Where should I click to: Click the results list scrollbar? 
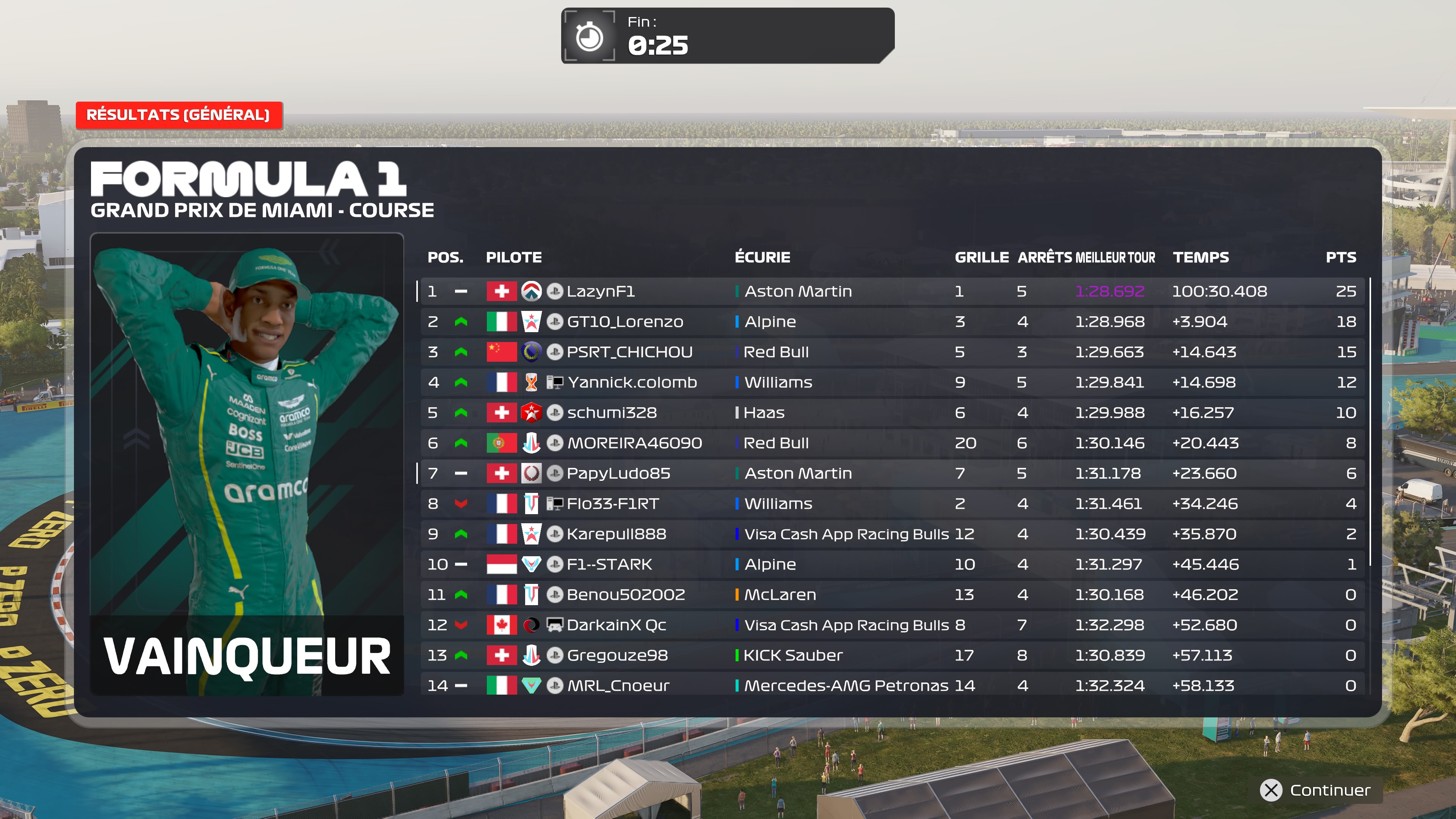1370,421
